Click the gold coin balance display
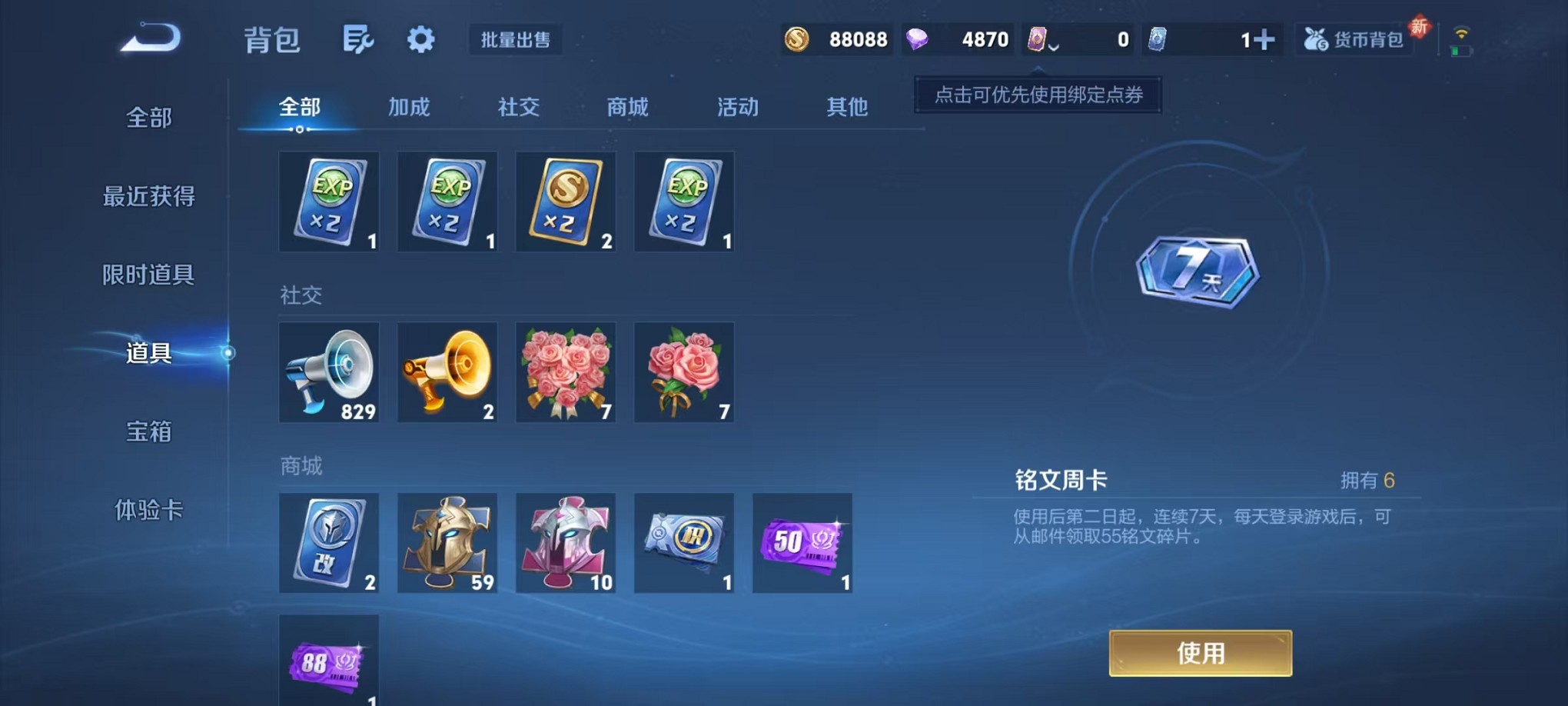The height and width of the screenshot is (706, 1568). tap(838, 38)
